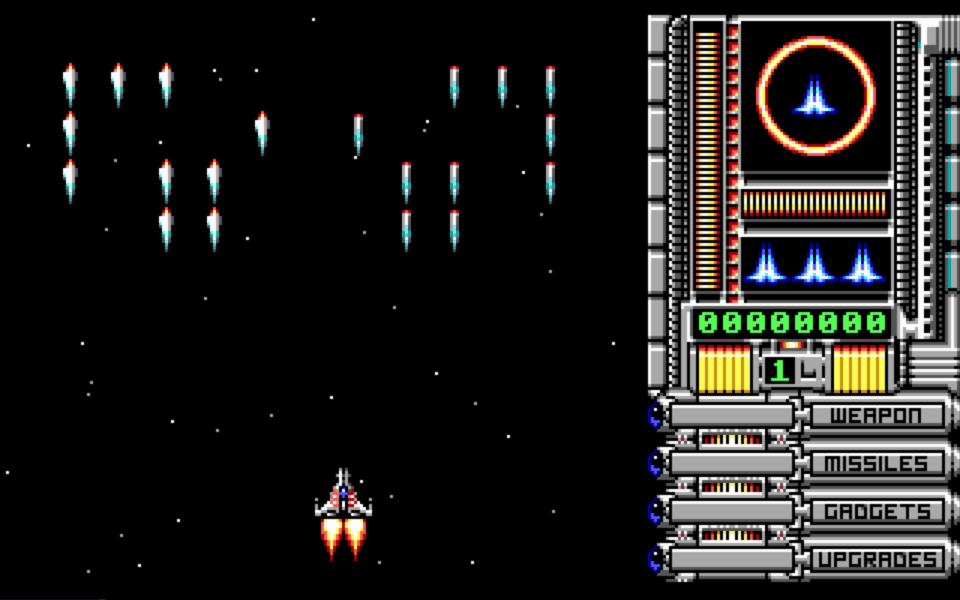Viewport: 960px width, 600px height.
Task: Click the UPGRADES panel label
Action: (876, 559)
